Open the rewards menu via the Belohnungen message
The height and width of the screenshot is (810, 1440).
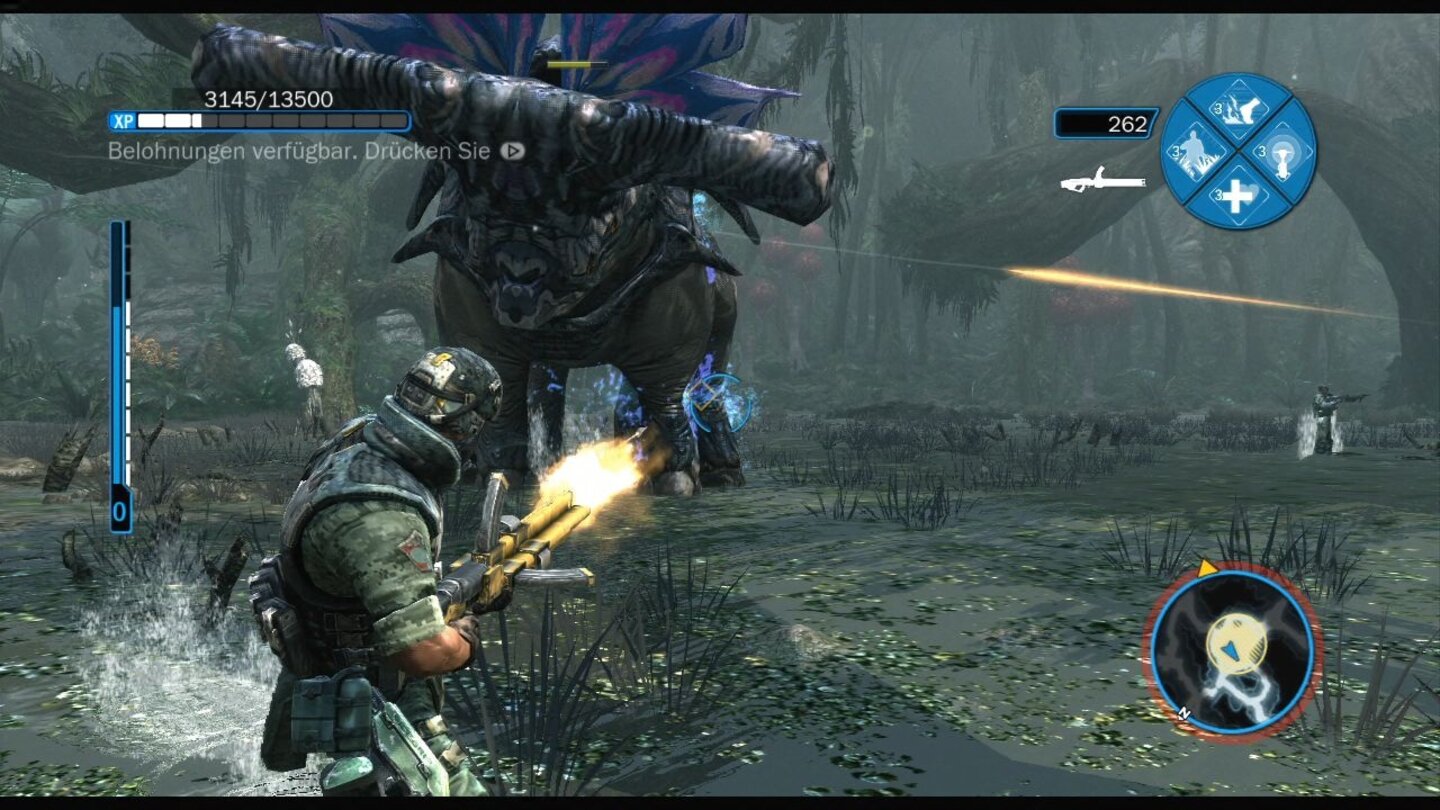[x=300, y=152]
